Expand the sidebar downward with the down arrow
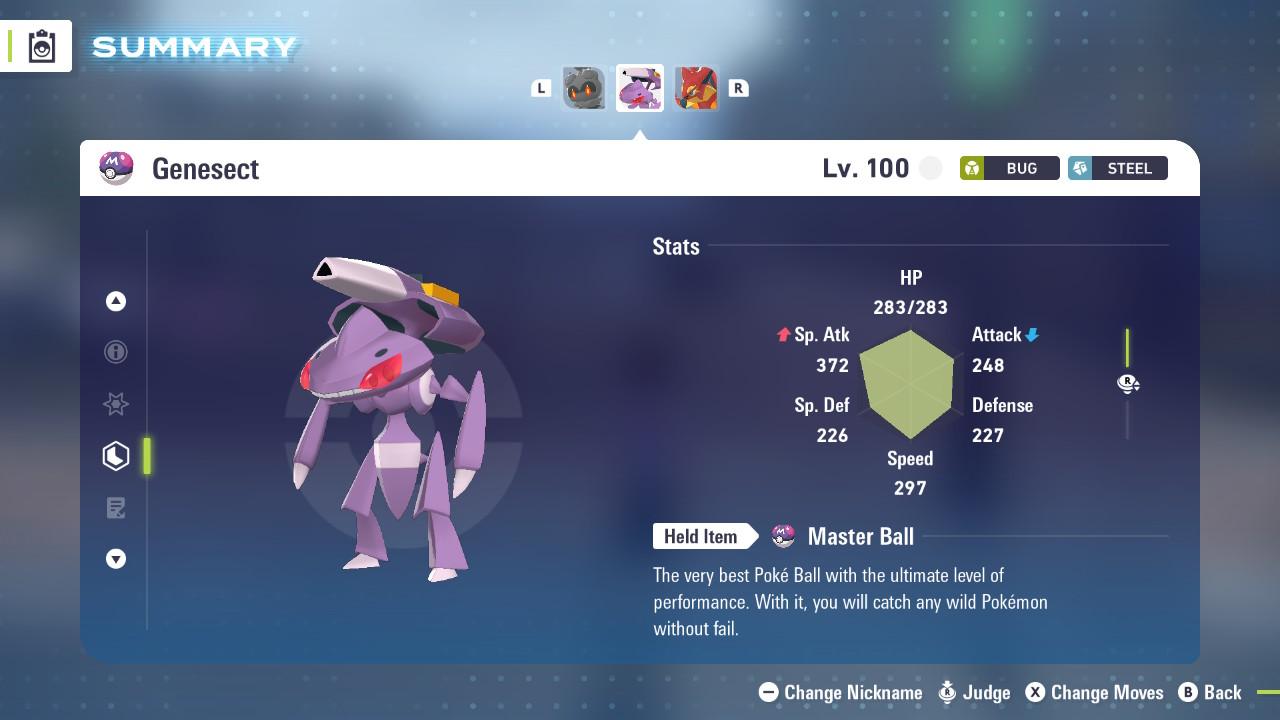This screenshot has width=1280, height=720. [x=115, y=560]
